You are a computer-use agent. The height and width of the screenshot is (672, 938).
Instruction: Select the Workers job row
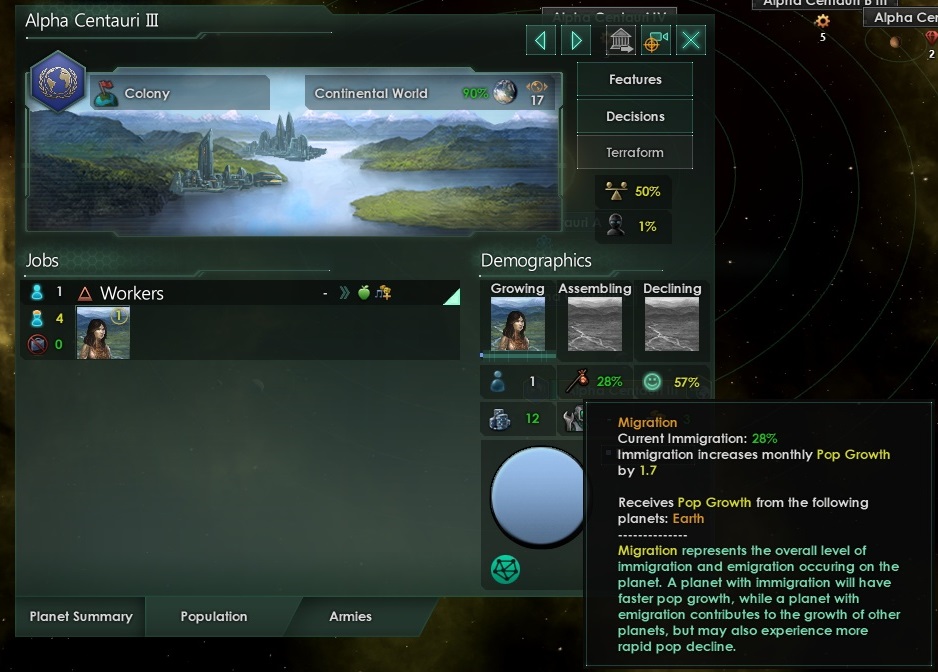point(240,293)
